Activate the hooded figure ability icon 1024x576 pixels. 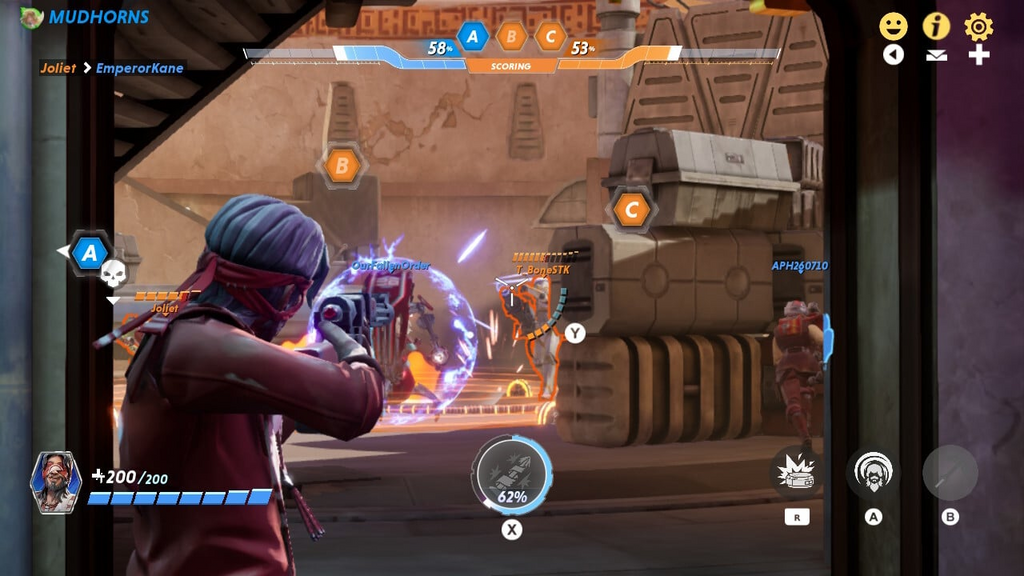coord(873,472)
